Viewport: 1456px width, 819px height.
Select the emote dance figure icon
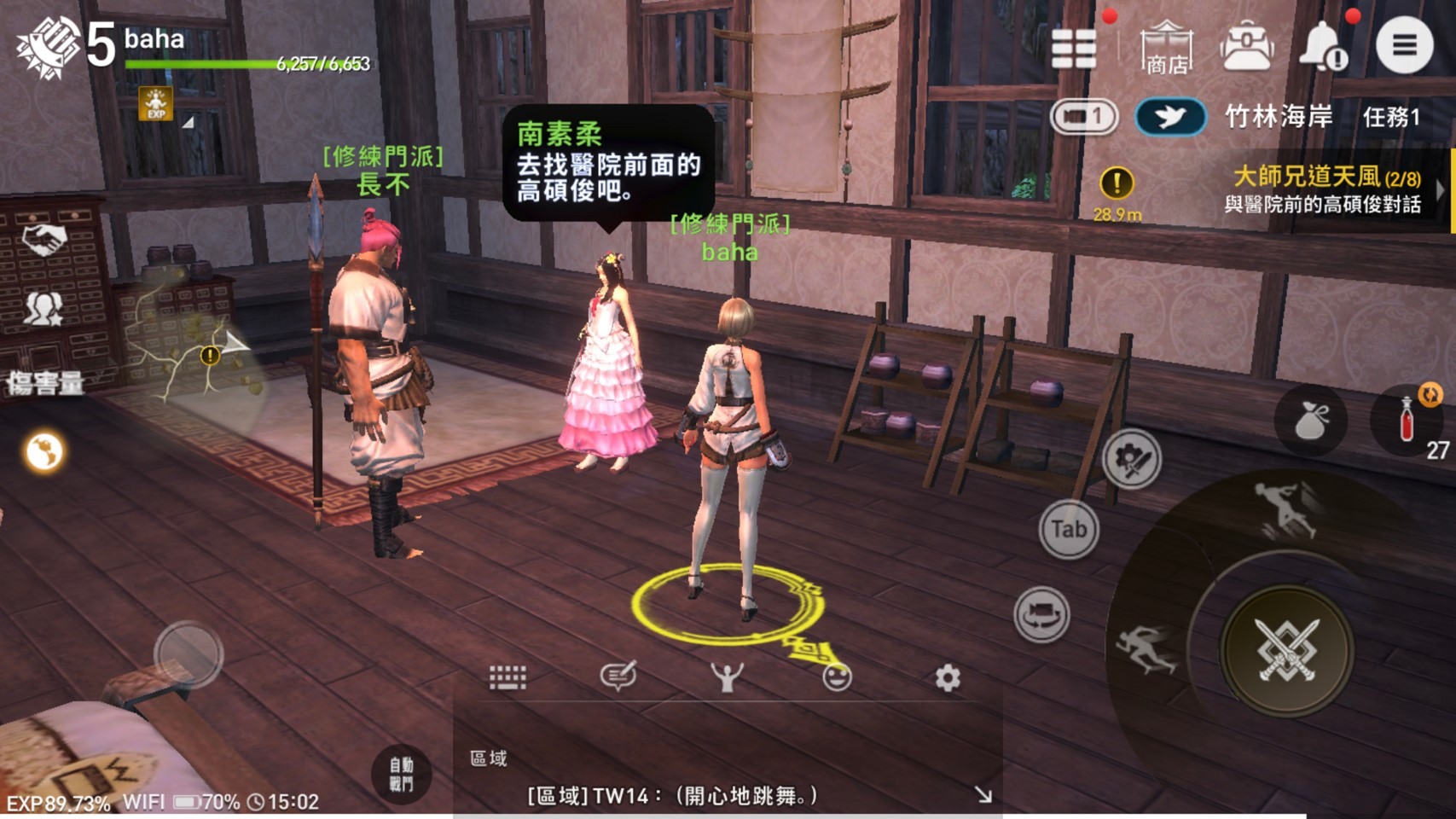pos(726,675)
